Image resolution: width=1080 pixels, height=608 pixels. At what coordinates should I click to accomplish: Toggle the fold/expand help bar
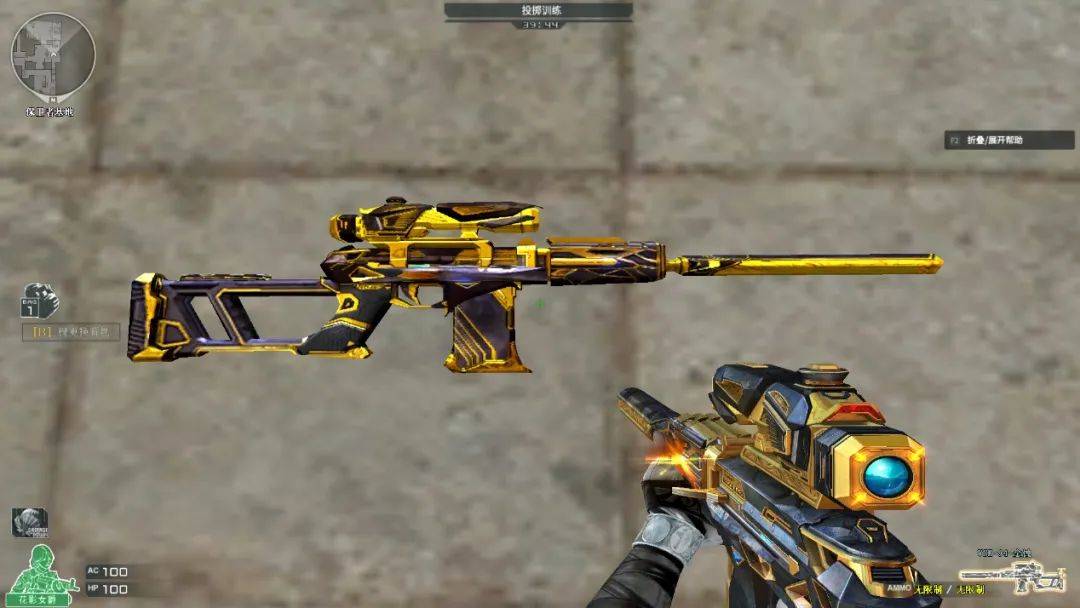pyautogui.click(x=1009, y=141)
